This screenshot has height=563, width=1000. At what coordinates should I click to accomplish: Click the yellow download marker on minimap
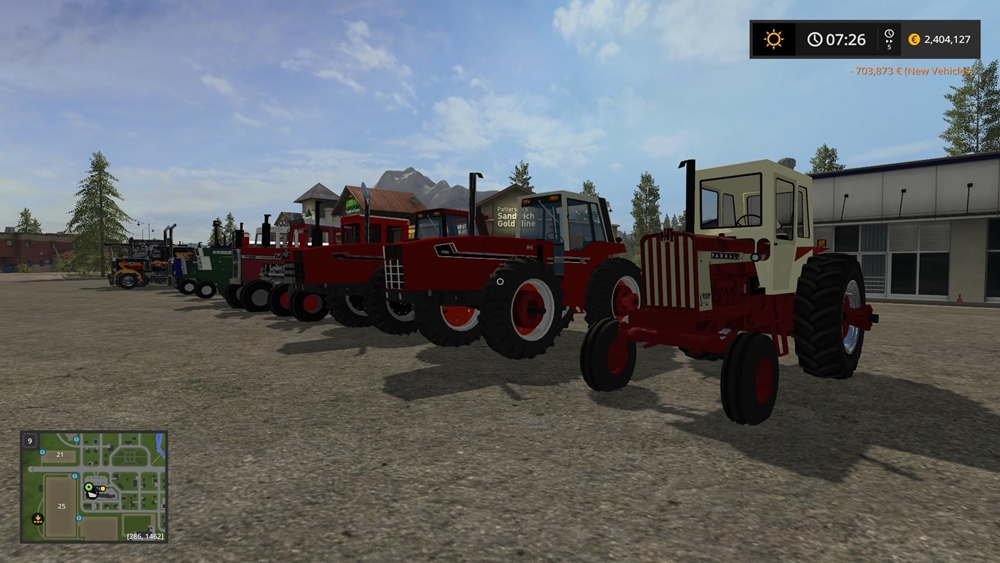tap(38, 518)
